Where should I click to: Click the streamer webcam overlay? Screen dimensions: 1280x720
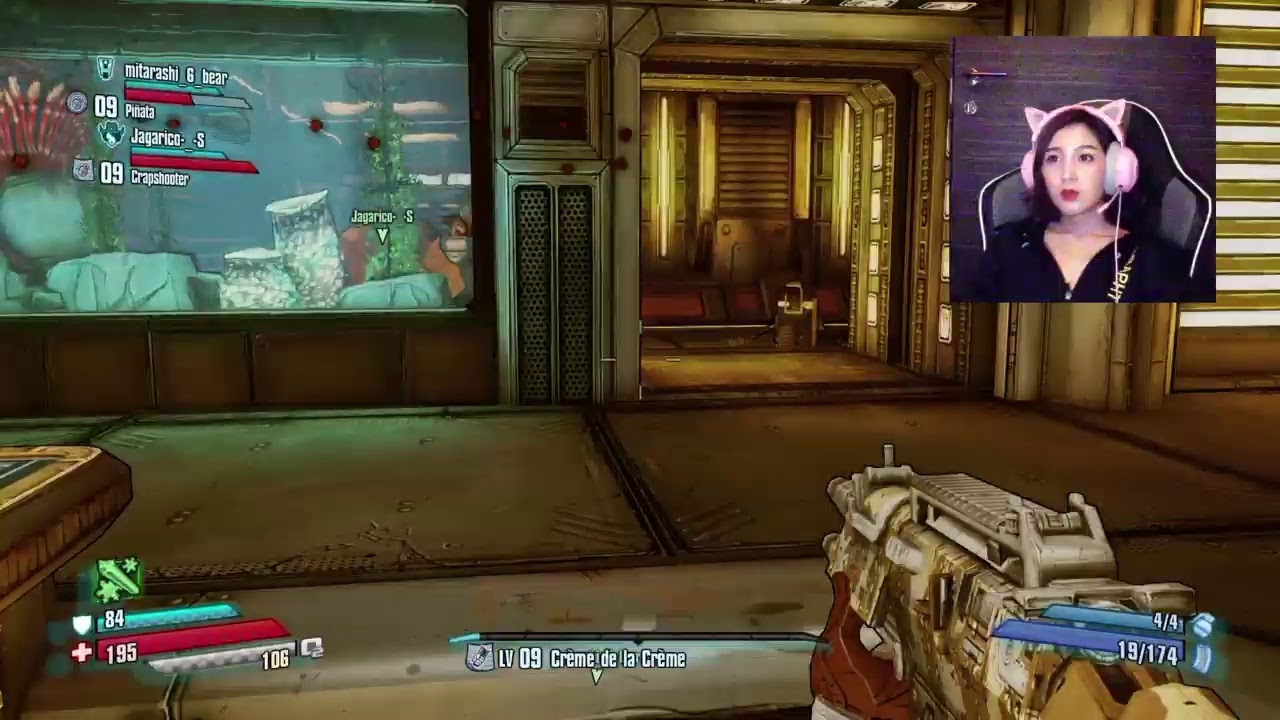click(x=1083, y=170)
